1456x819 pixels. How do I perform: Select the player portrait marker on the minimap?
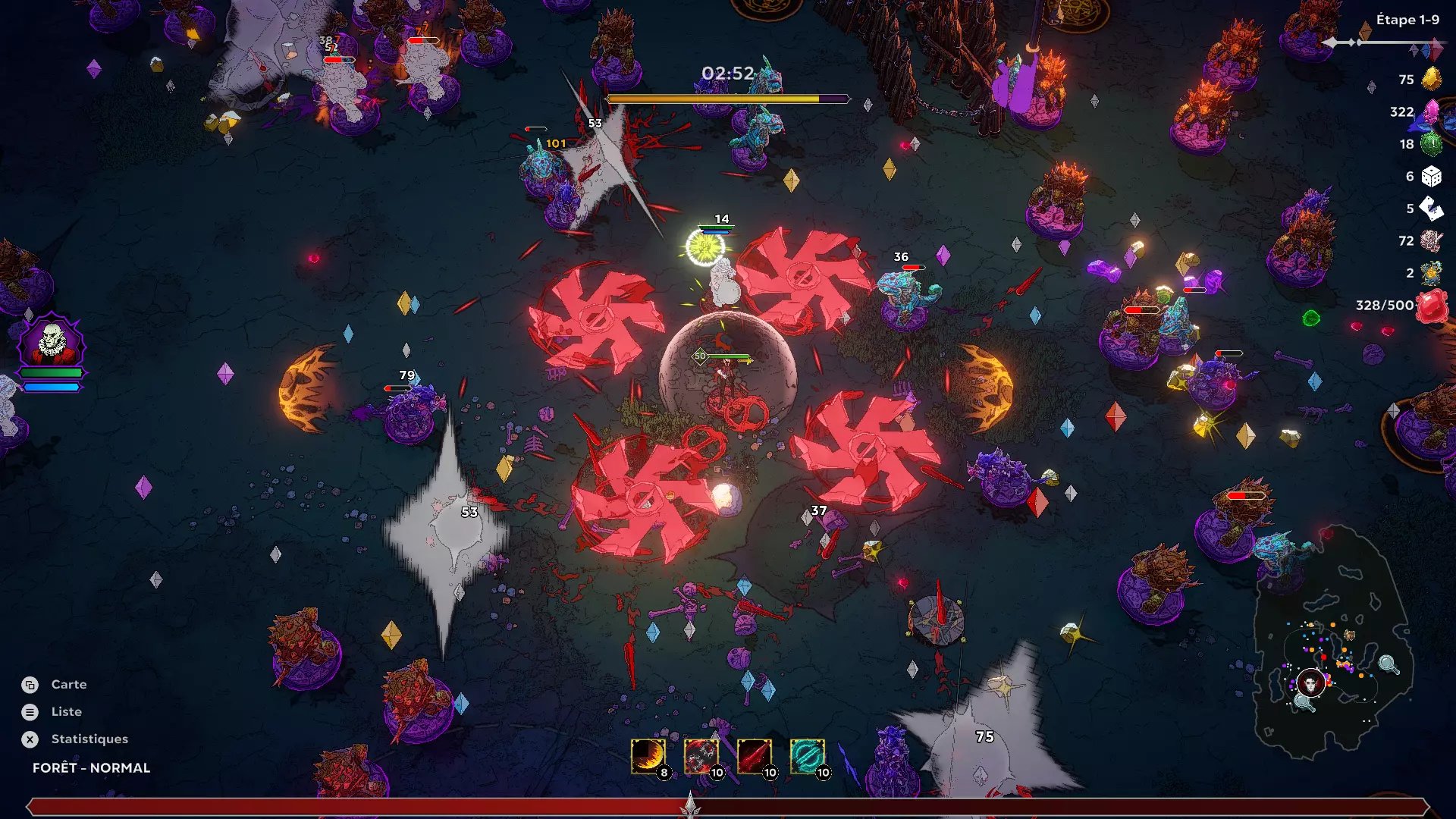click(x=1310, y=683)
